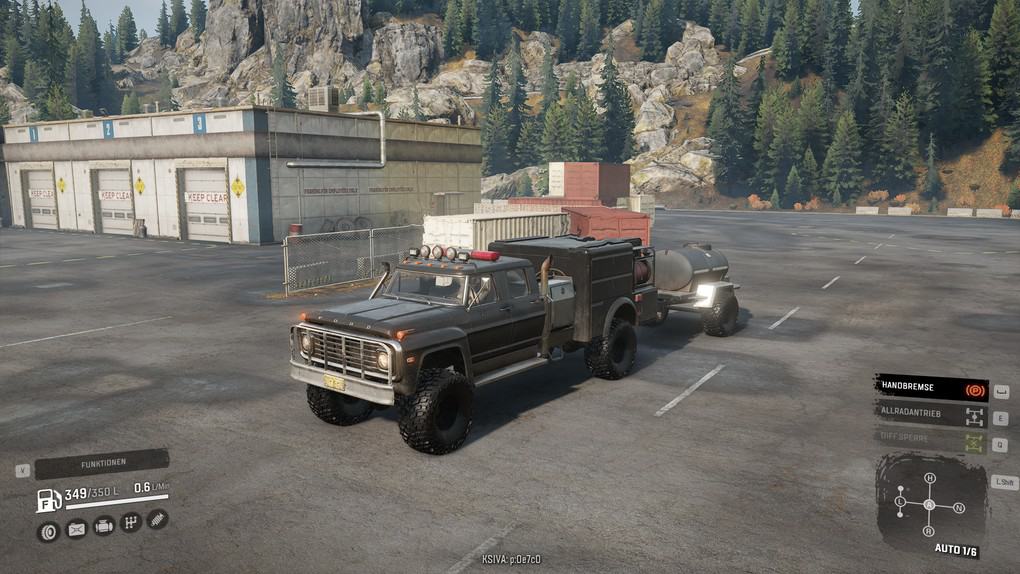Select A automatic on the gear selector
Image resolution: width=1020 pixels, height=574 pixels.
tap(929, 505)
